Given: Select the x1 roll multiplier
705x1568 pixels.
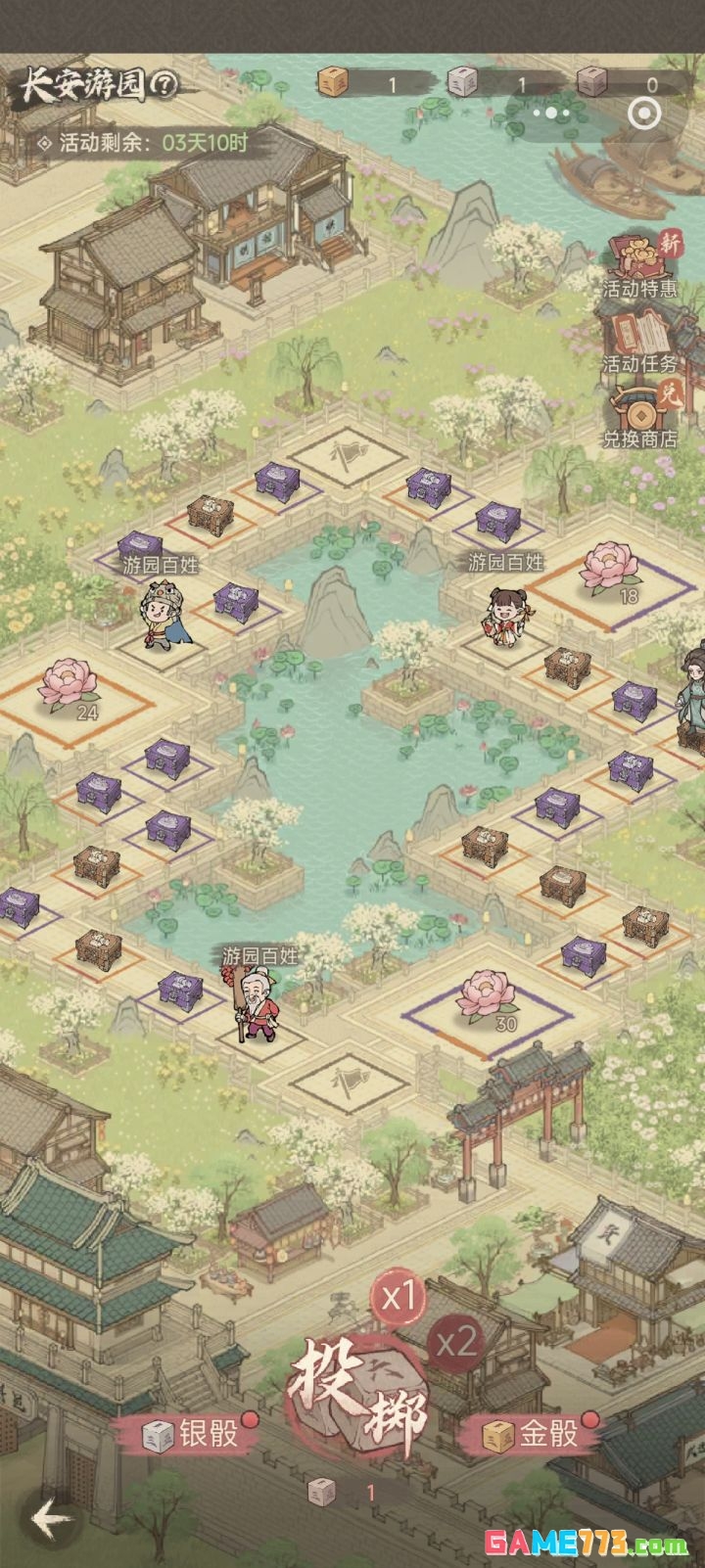Looking at the screenshot, I should click(x=398, y=1298).
